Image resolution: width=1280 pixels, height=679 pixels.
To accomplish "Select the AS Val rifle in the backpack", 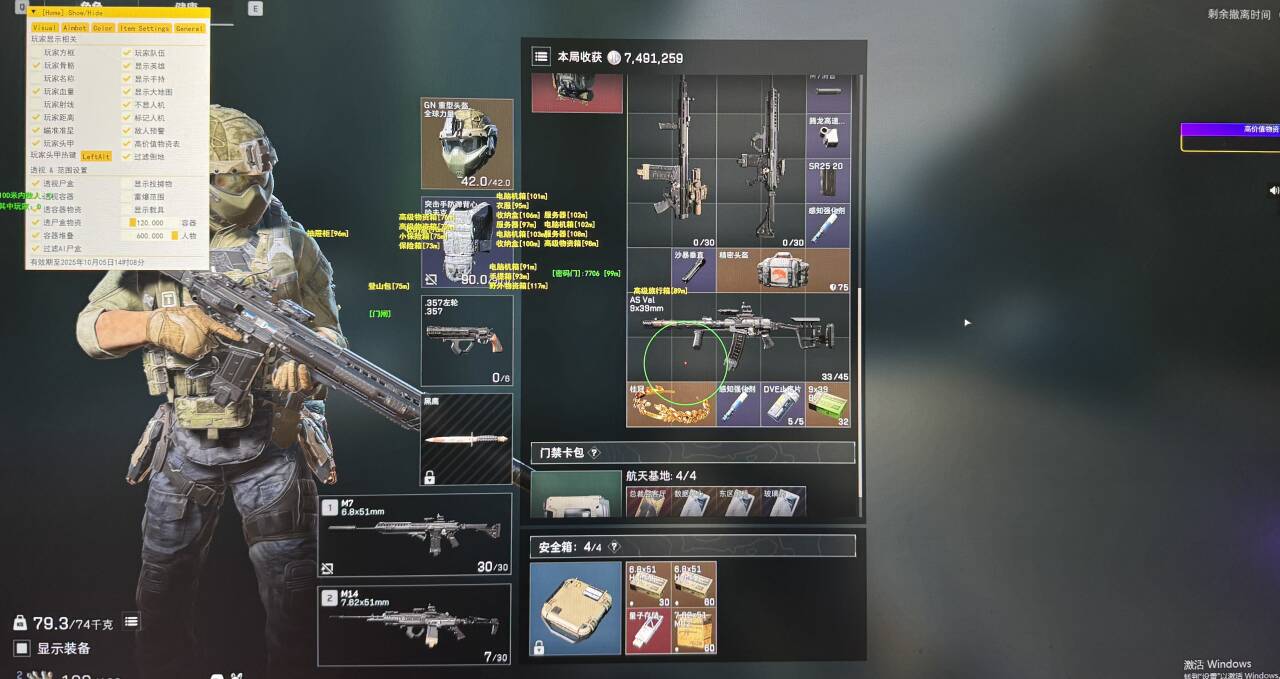I will point(738,338).
